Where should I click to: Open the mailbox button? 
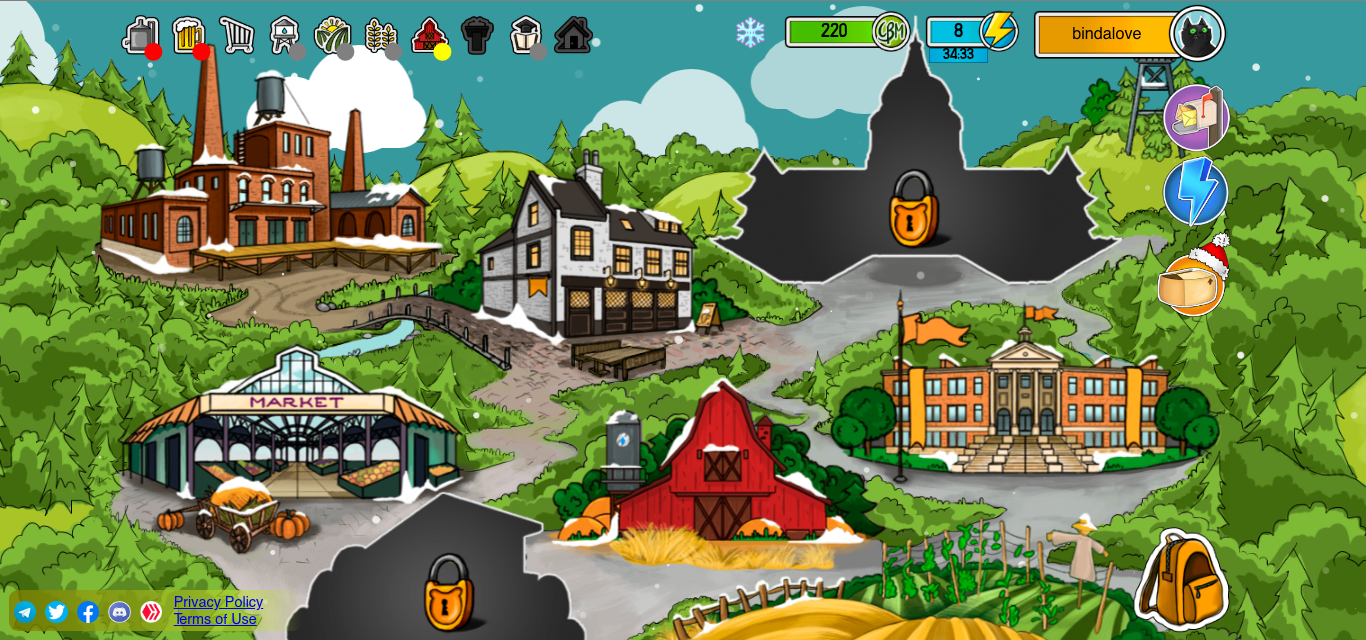tap(1196, 117)
